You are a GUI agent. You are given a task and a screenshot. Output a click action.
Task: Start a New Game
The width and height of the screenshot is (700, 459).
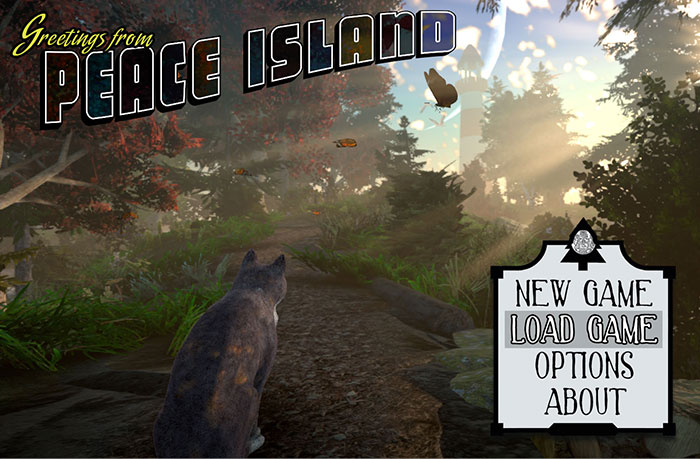coord(584,295)
